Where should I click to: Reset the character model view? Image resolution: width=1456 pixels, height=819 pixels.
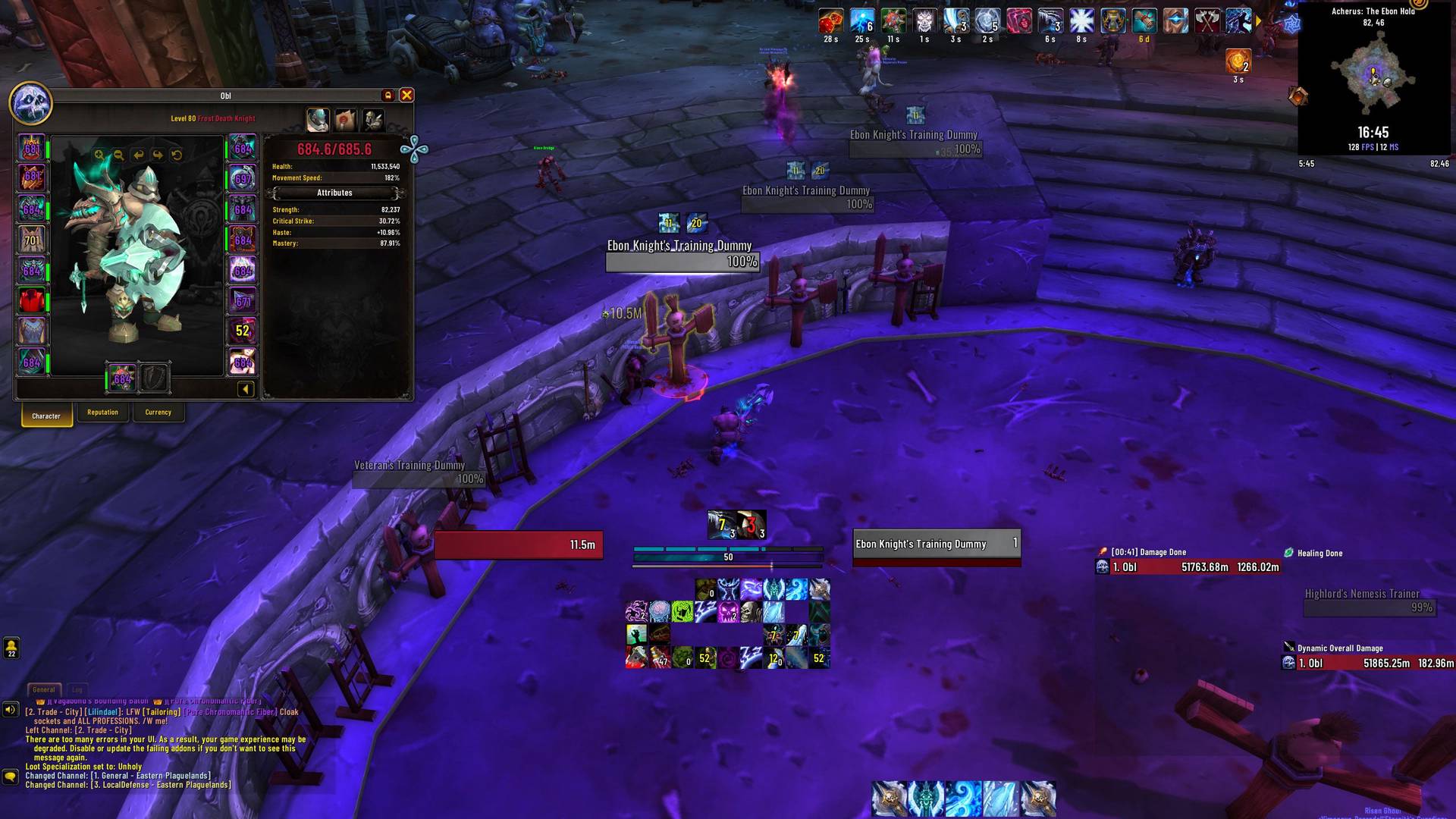(177, 155)
